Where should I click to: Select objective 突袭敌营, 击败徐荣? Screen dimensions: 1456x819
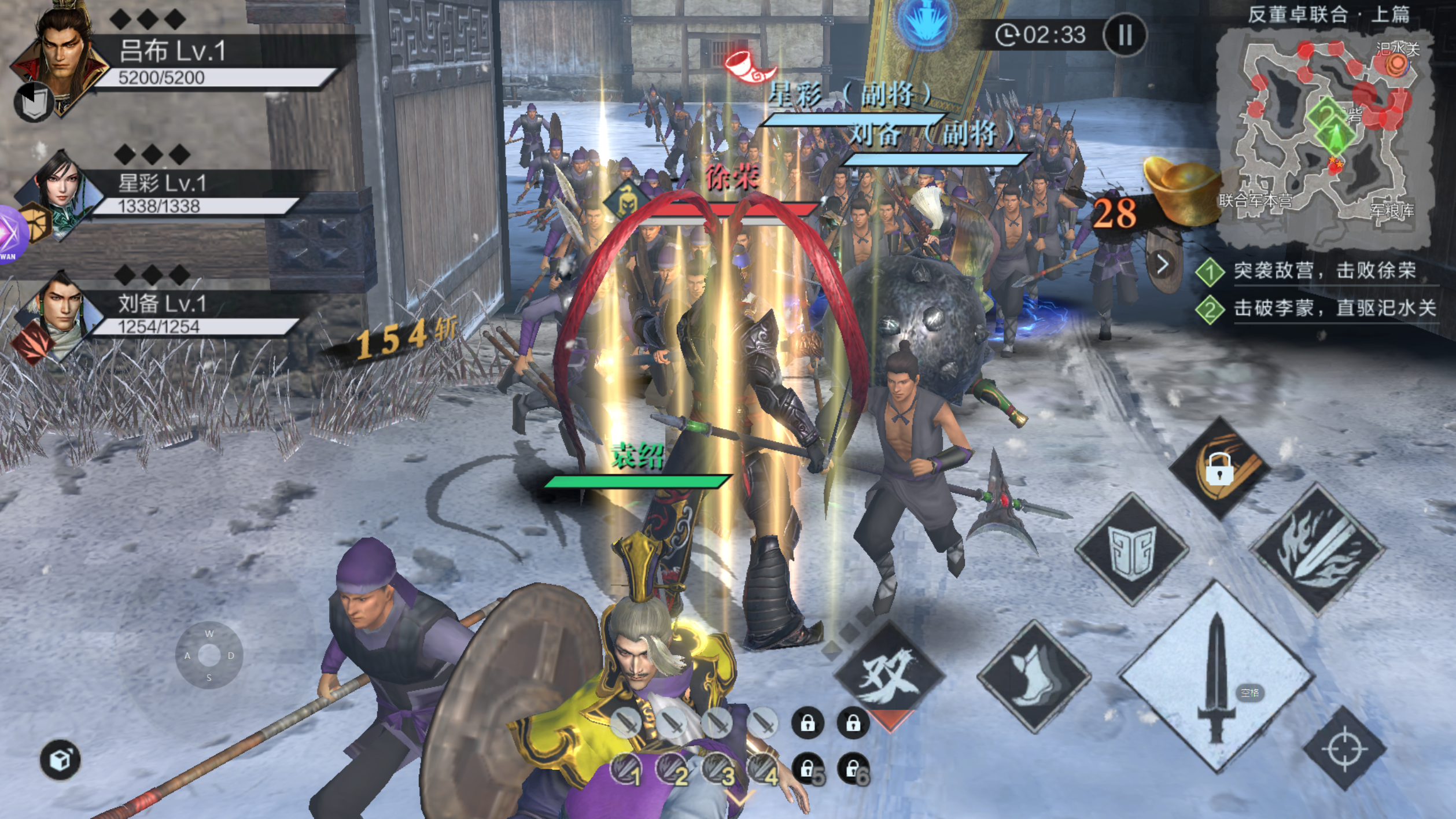tap(1324, 271)
